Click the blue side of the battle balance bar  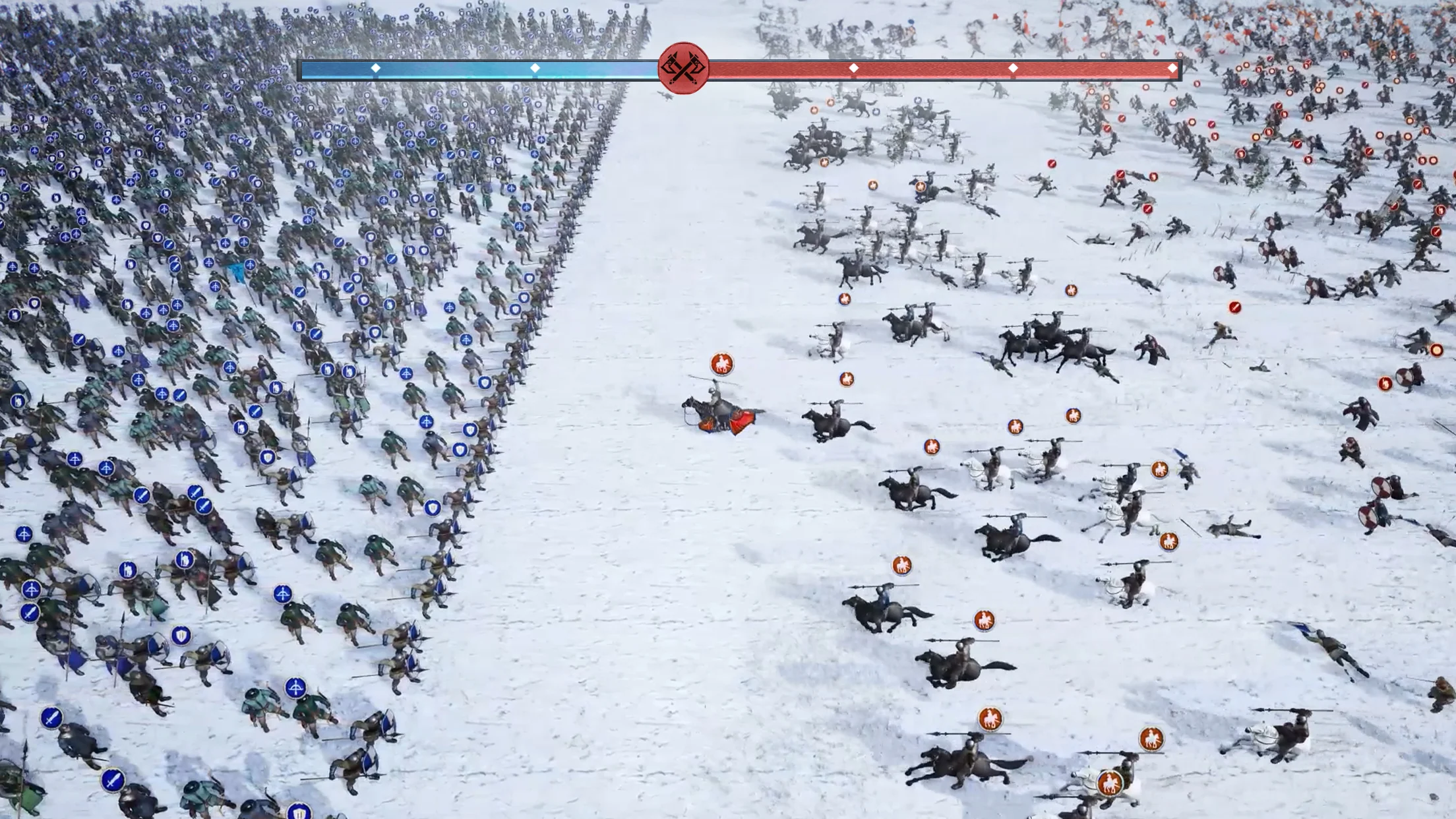pos(462,67)
